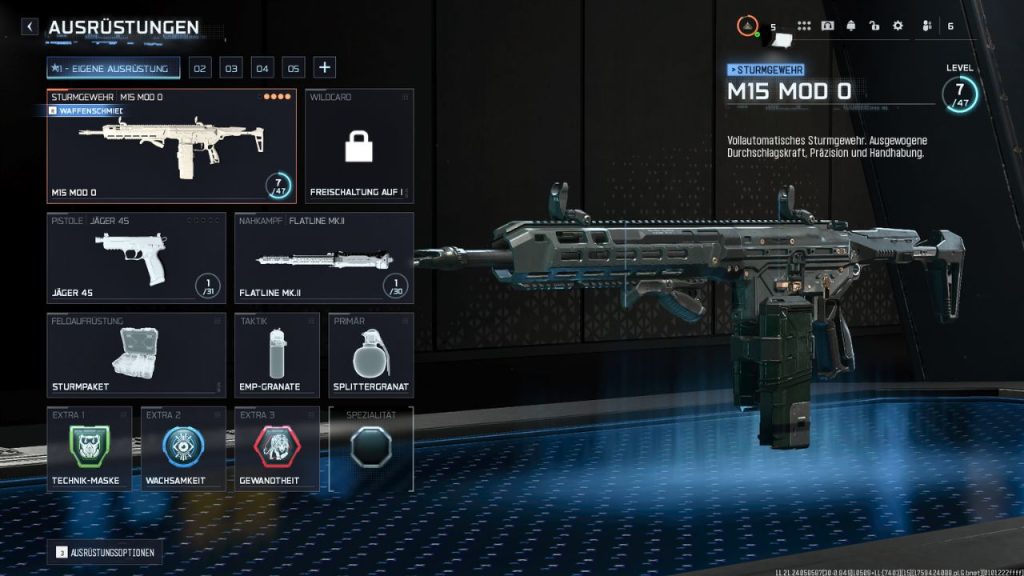Screen dimensions: 1024x576
Task: Choose the Jäger 45 pistol slot
Action: point(137,257)
